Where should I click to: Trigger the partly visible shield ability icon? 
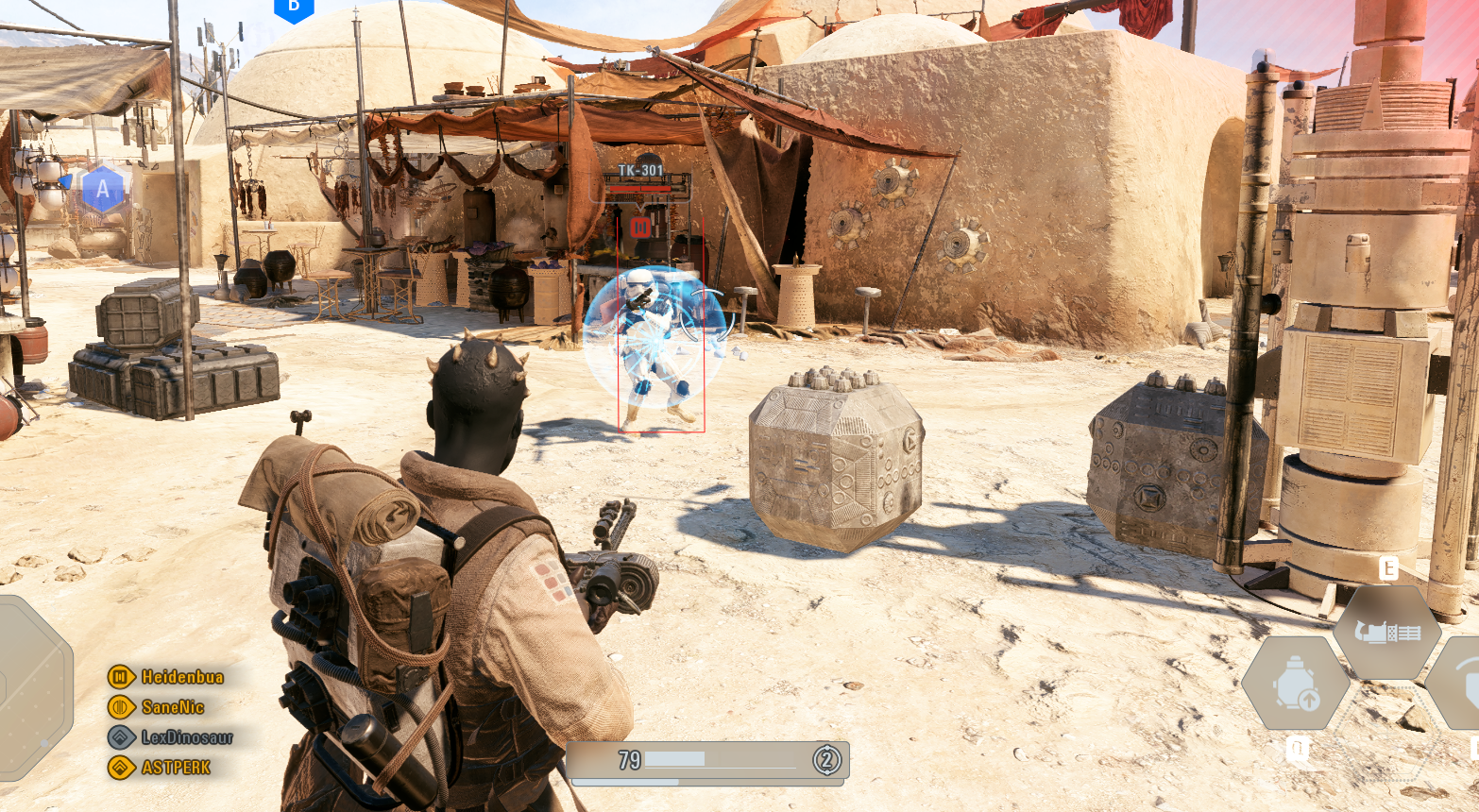(1458, 682)
